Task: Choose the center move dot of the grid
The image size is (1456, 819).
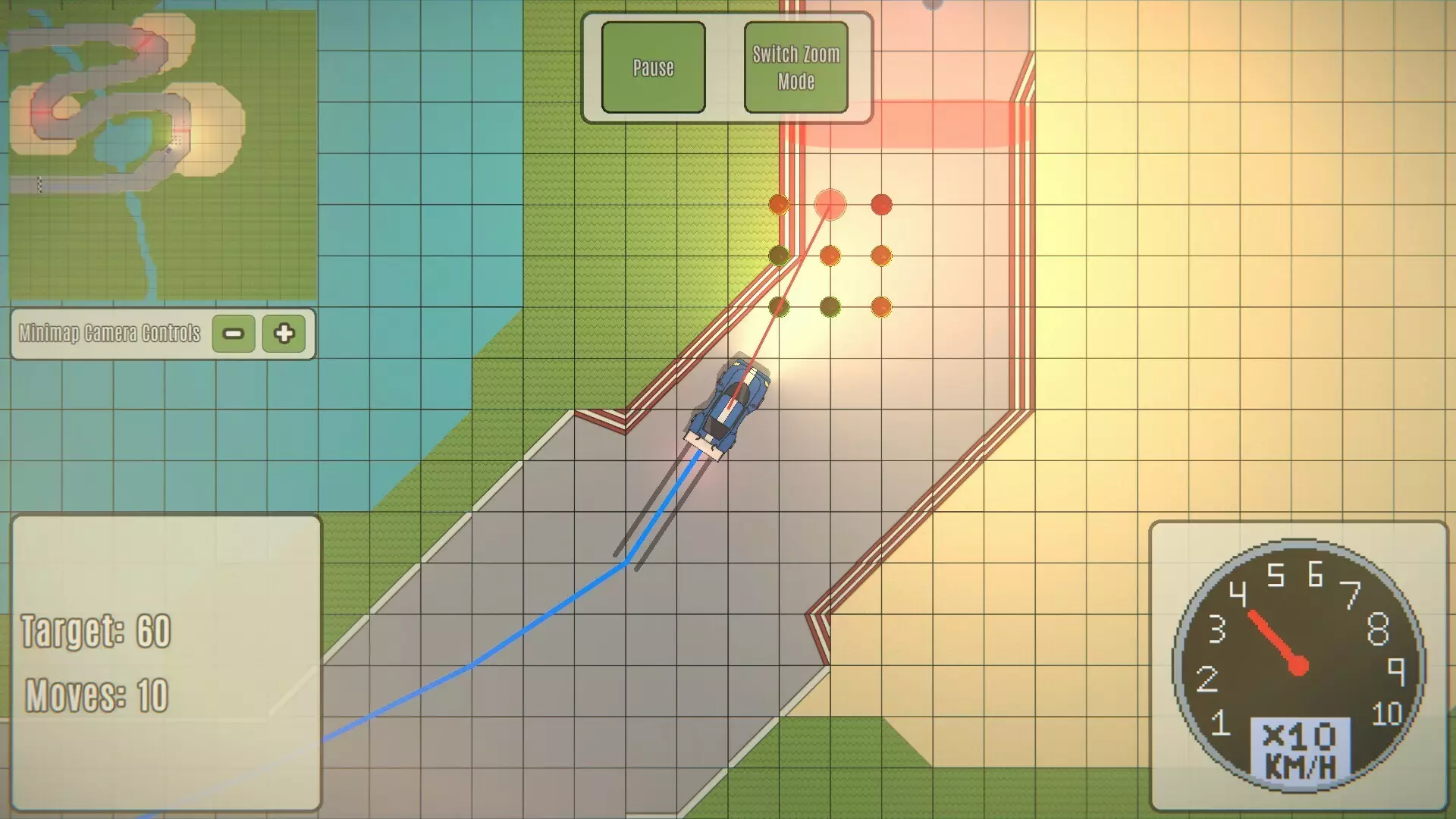Action: (x=830, y=256)
